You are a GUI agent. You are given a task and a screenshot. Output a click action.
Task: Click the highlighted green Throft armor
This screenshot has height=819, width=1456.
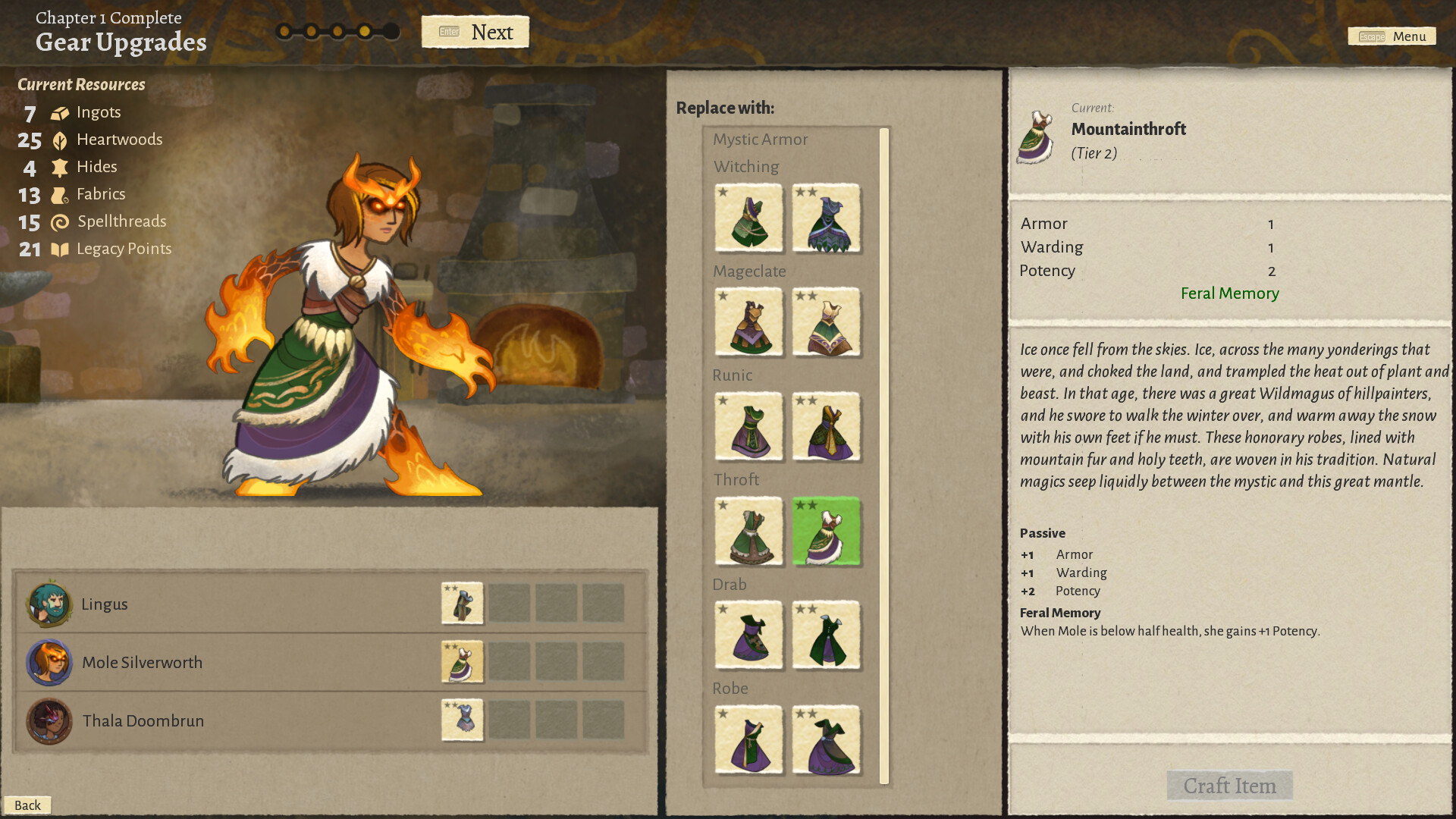(x=826, y=532)
